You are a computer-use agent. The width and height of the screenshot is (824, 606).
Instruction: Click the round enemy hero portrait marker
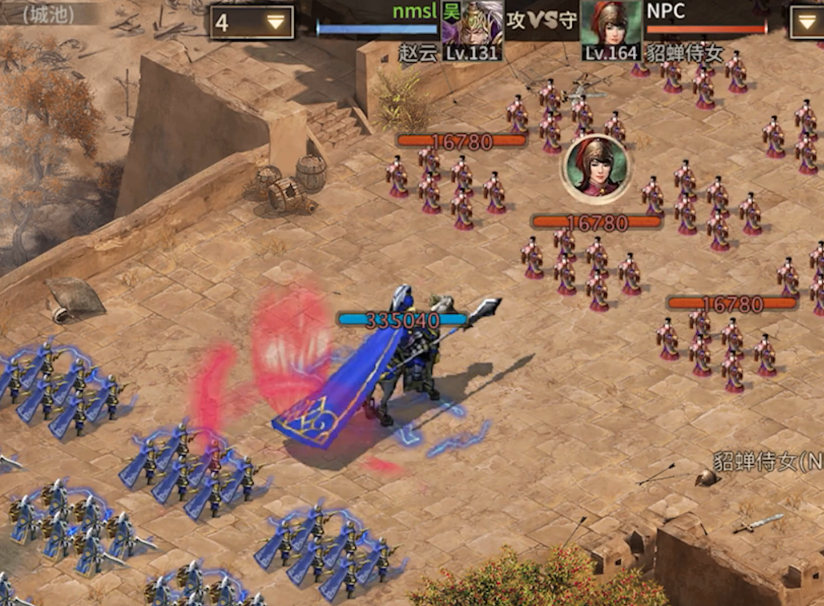[596, 166]
